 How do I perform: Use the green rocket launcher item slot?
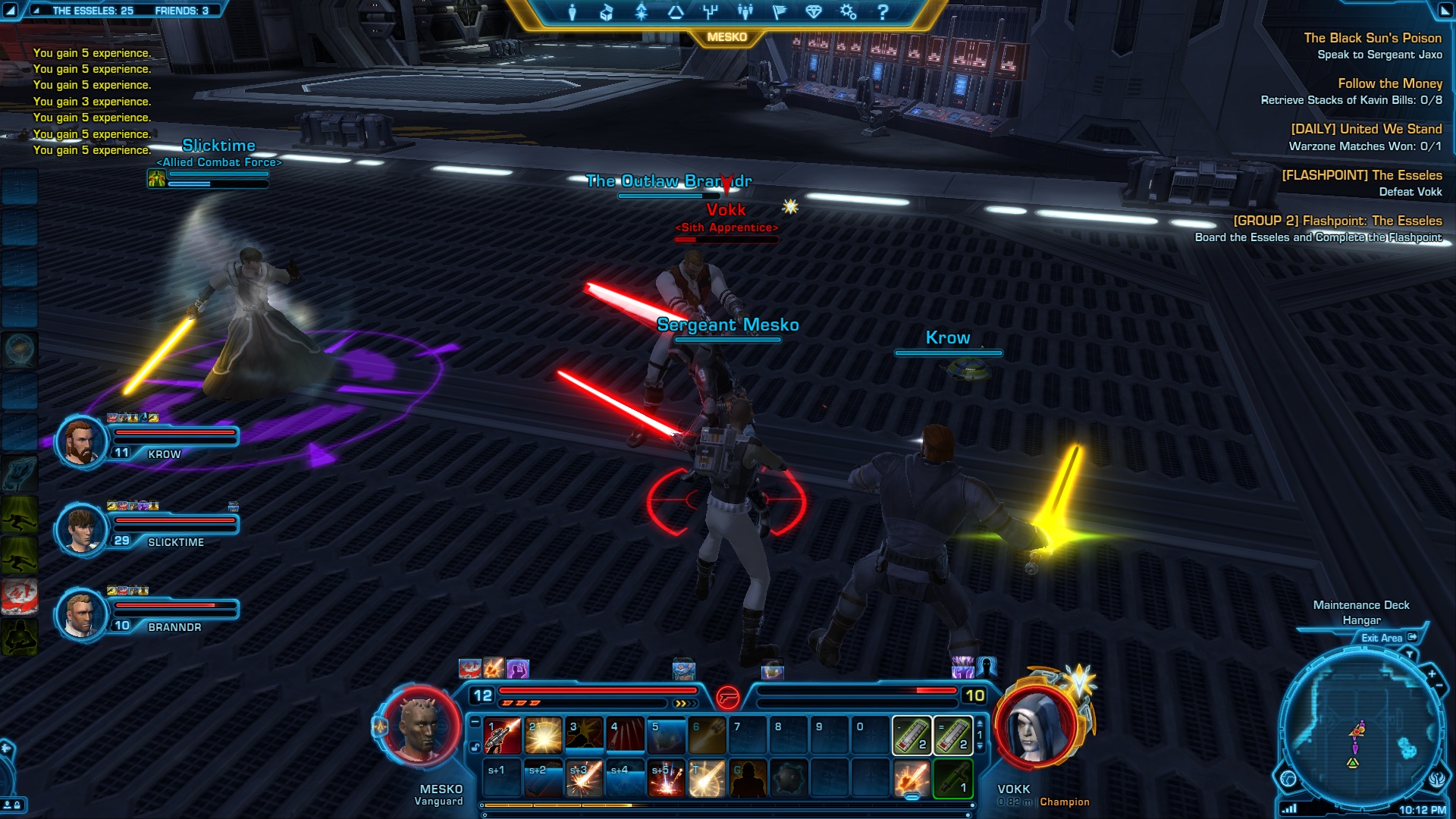tap(952, 779)
